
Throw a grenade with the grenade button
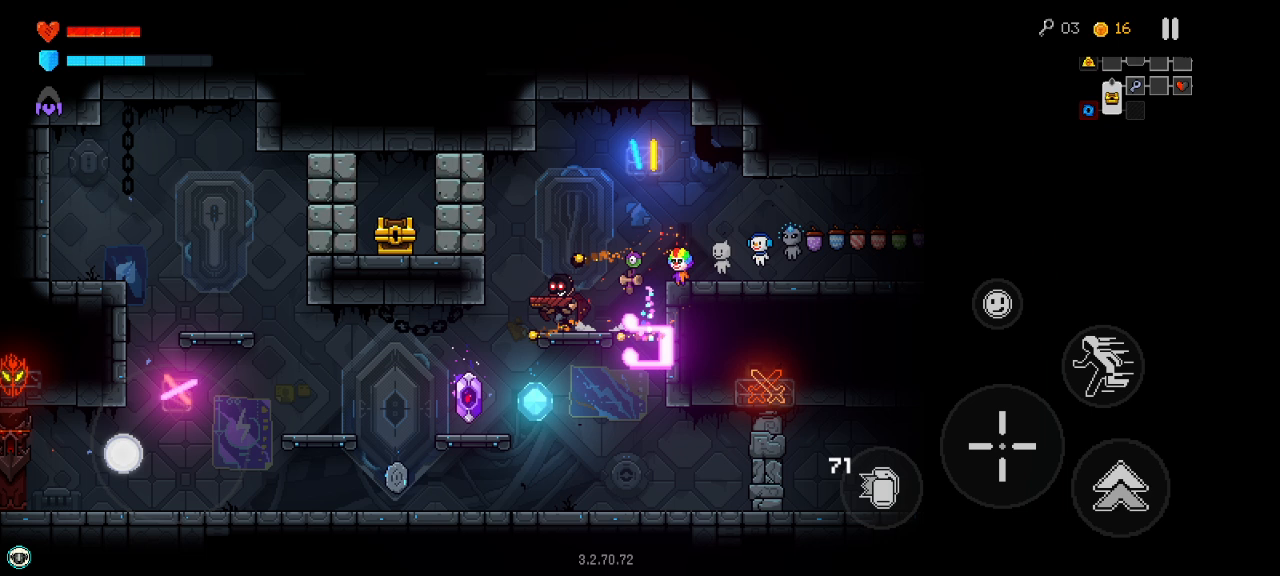click(881, 487)
